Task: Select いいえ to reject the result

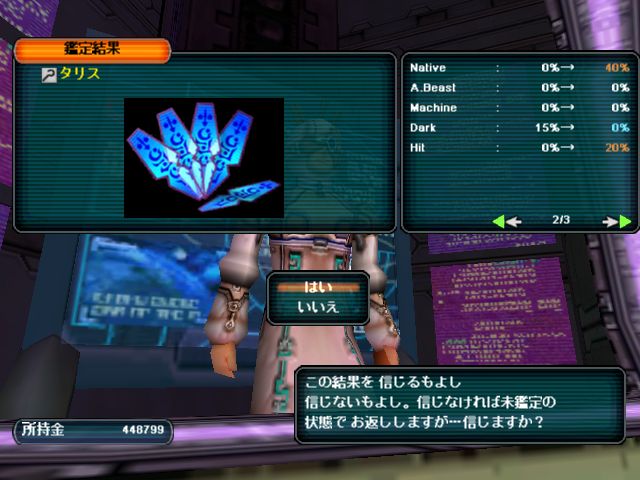Action: tap(318, 307)
